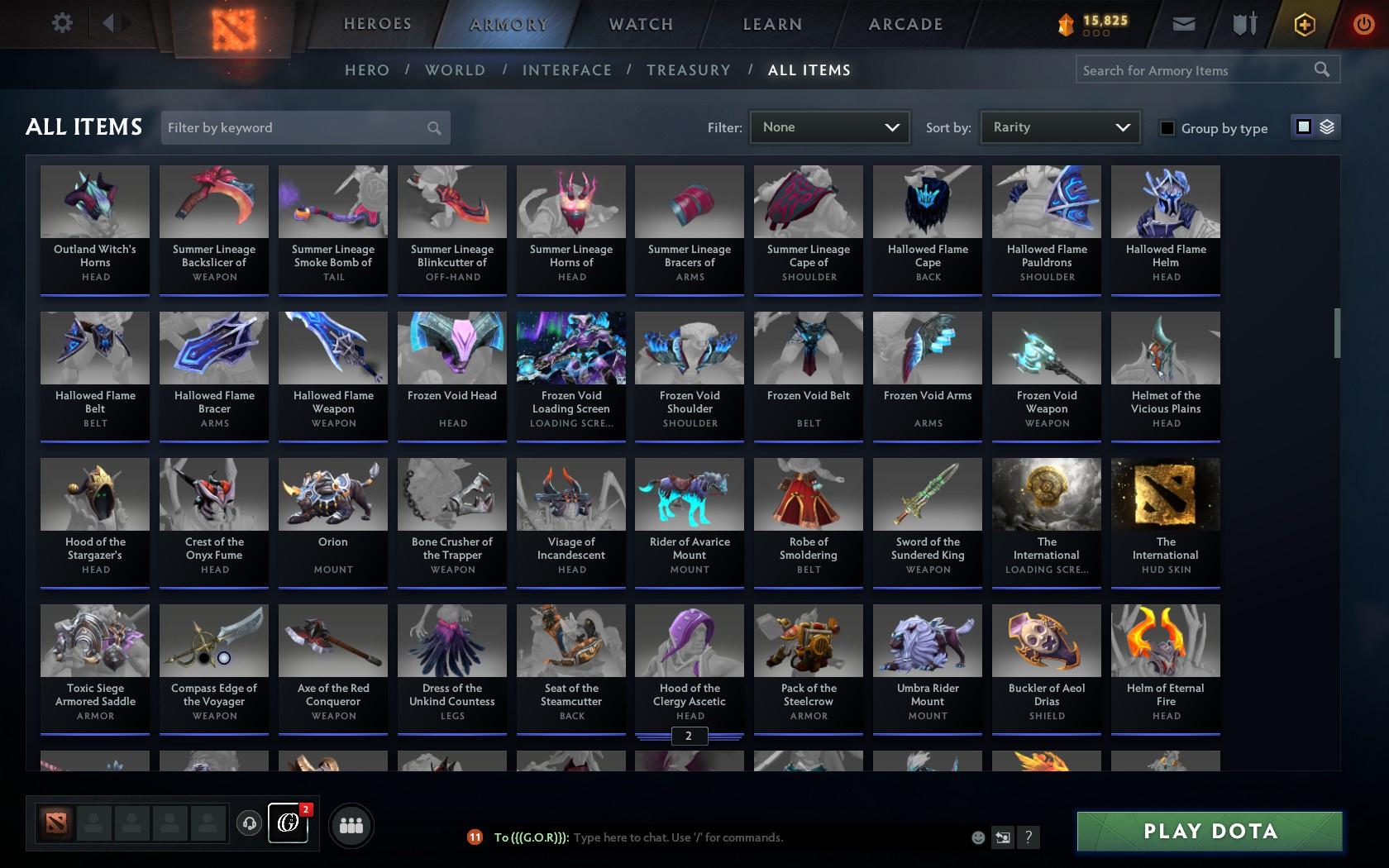The height and width of the screenshot is (868, 1389).
Task: Enable the Group by type checkbox
Action: click(1166, 128)
